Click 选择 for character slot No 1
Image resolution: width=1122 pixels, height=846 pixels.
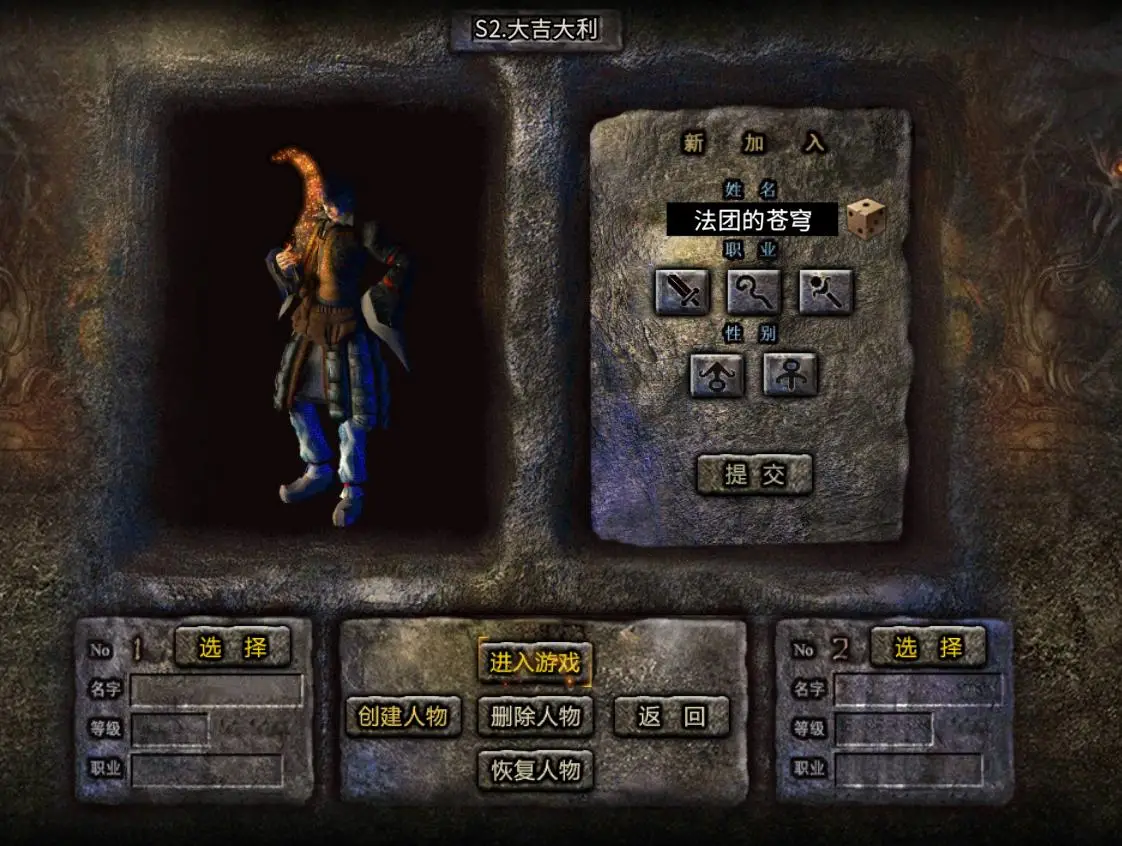point(232,647)
